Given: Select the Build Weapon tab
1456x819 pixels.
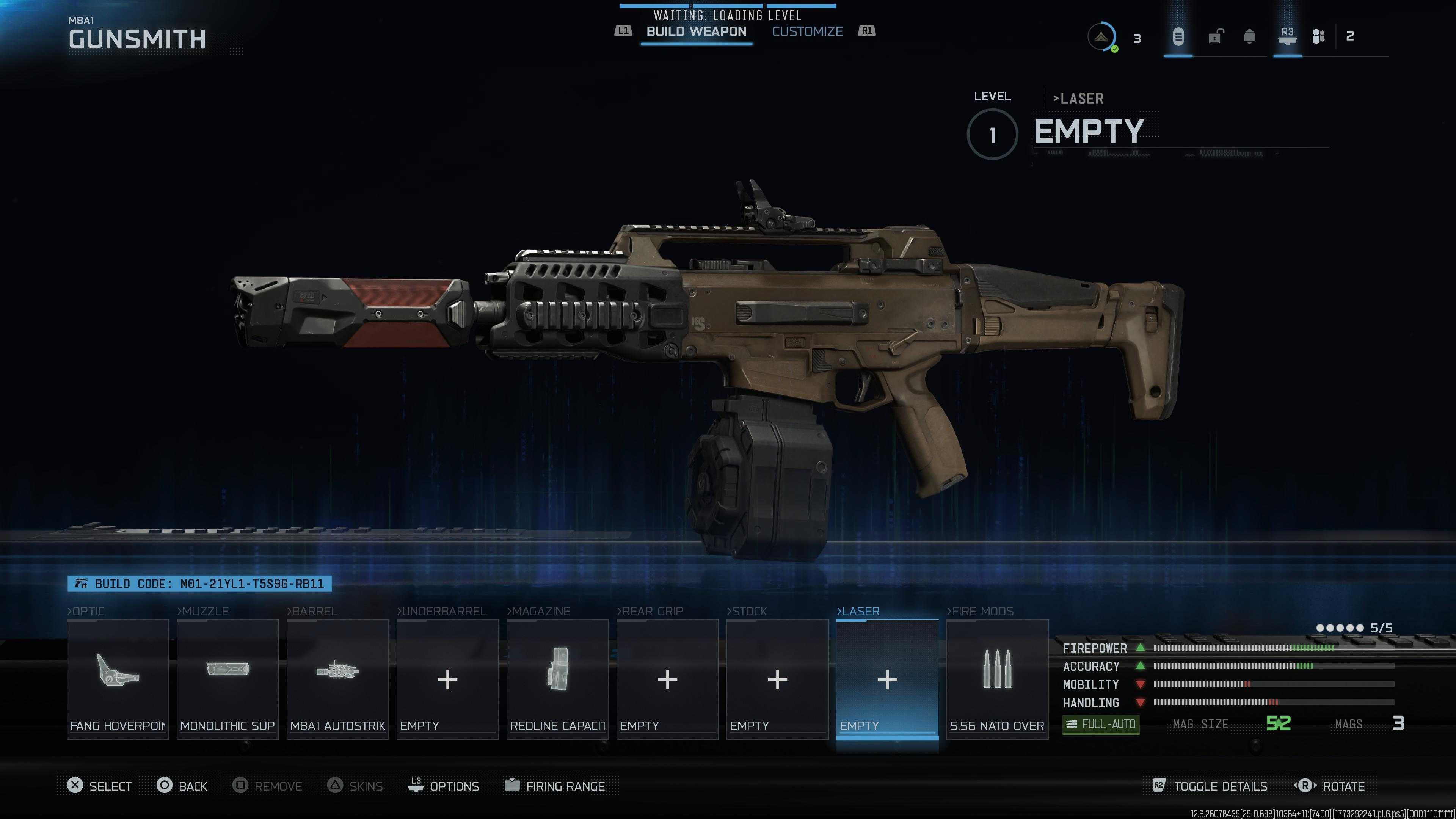Looking at the screenshot, I should (x=696, y=31).
